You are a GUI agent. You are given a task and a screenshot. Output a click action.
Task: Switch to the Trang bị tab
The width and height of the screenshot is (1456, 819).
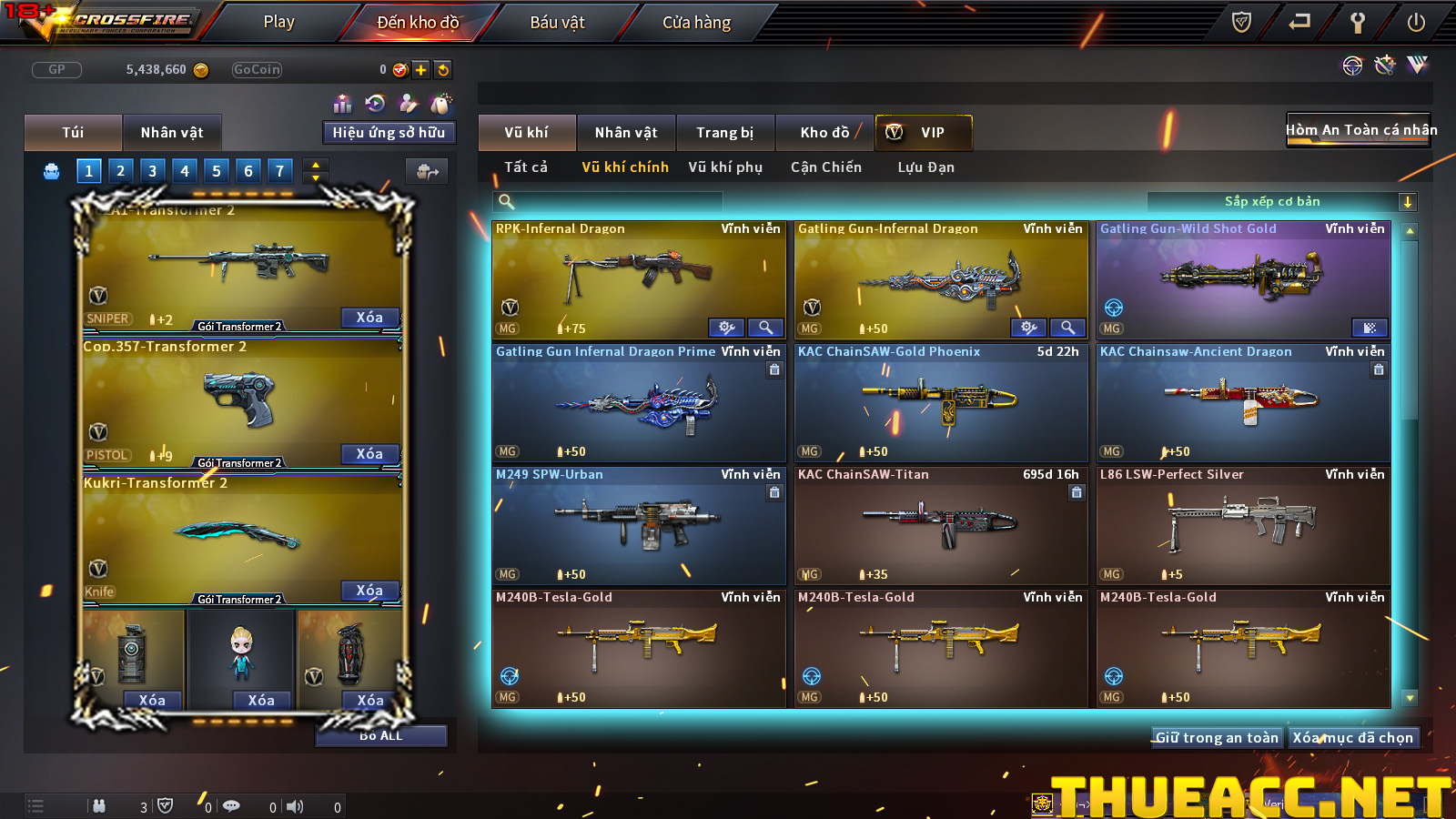[x=724, y=133]
